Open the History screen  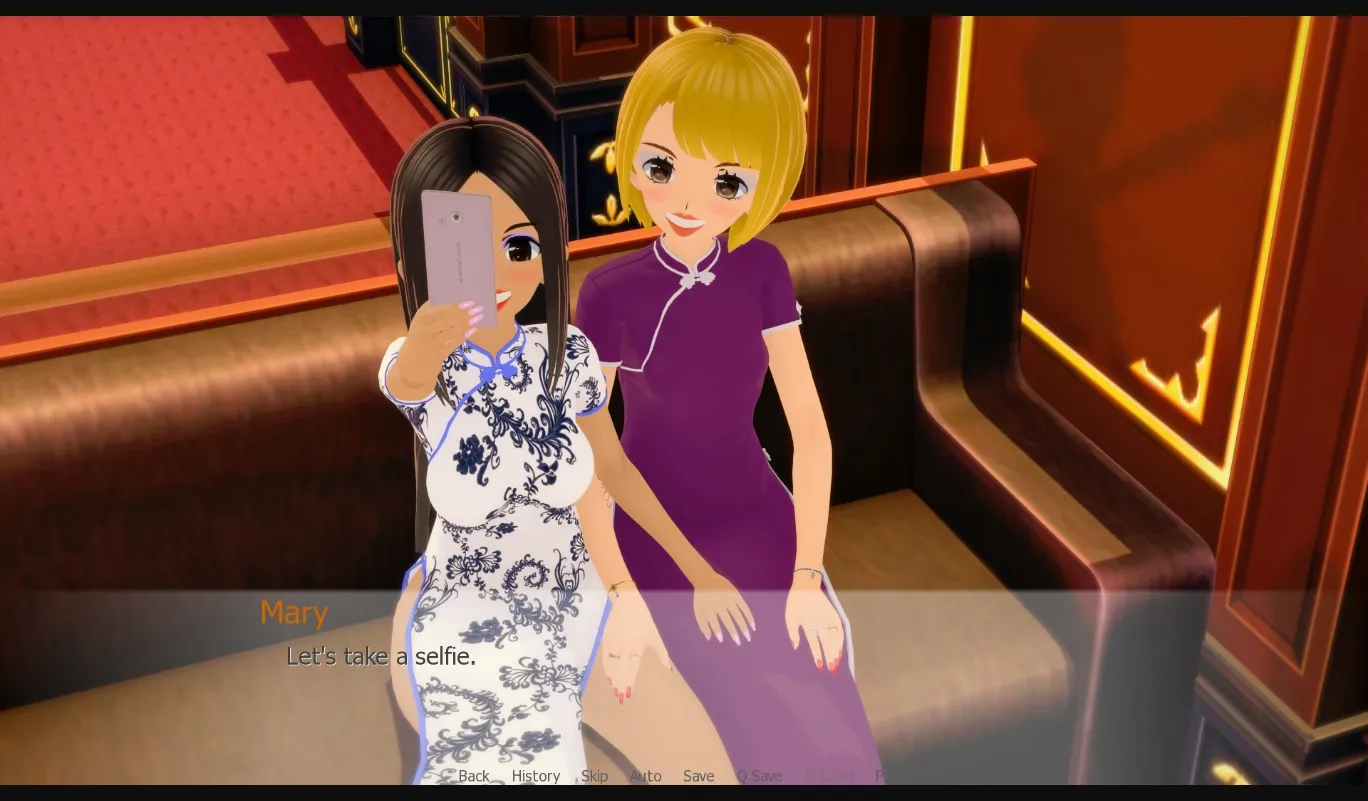point(536,776)
